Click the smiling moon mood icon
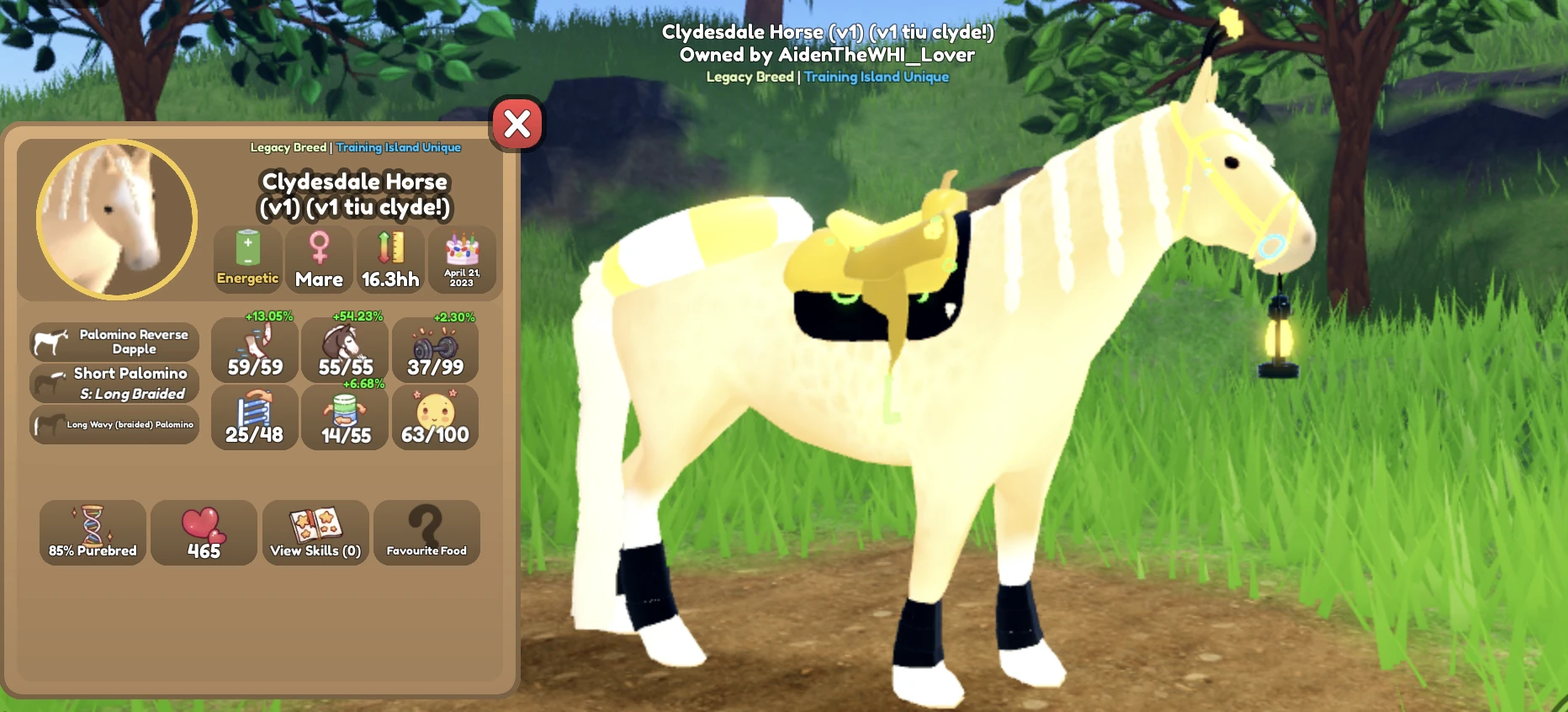1568x712 pixels. [435, 412]
